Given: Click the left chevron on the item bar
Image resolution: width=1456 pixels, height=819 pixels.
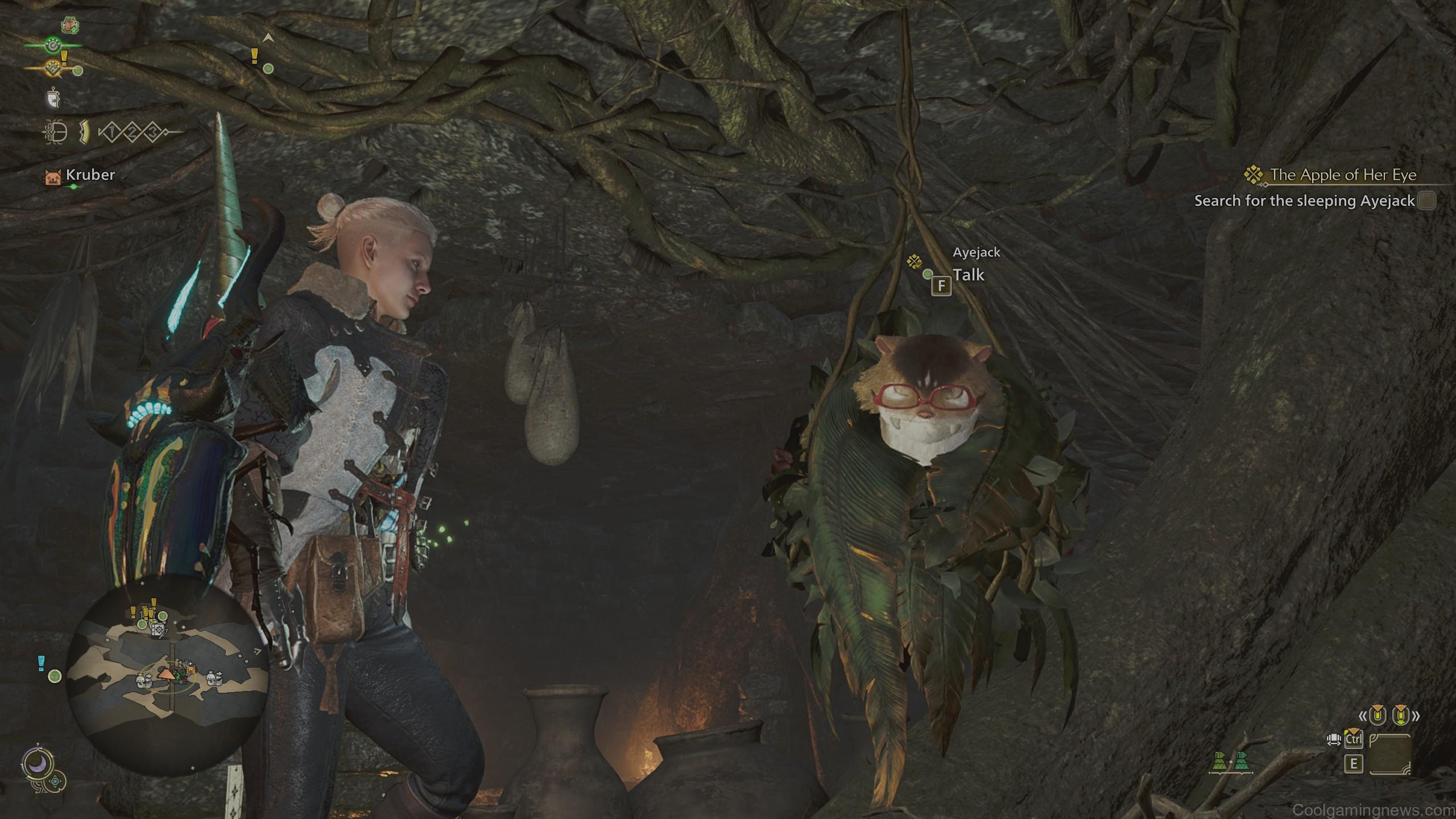Looking at the screenshot, I should tap(1363, 715).
